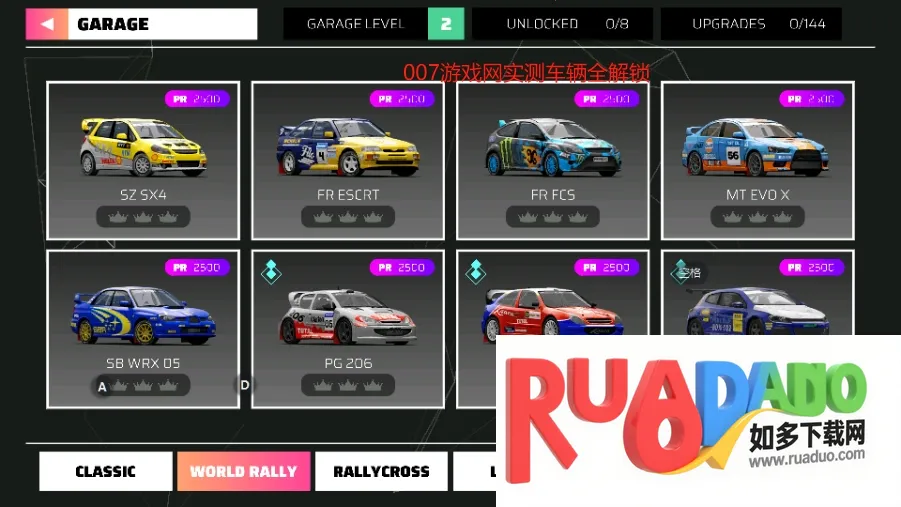This screenshot has height=507, width=901.
Task: Switch to the Classic category tab
Action: point(105,471)
